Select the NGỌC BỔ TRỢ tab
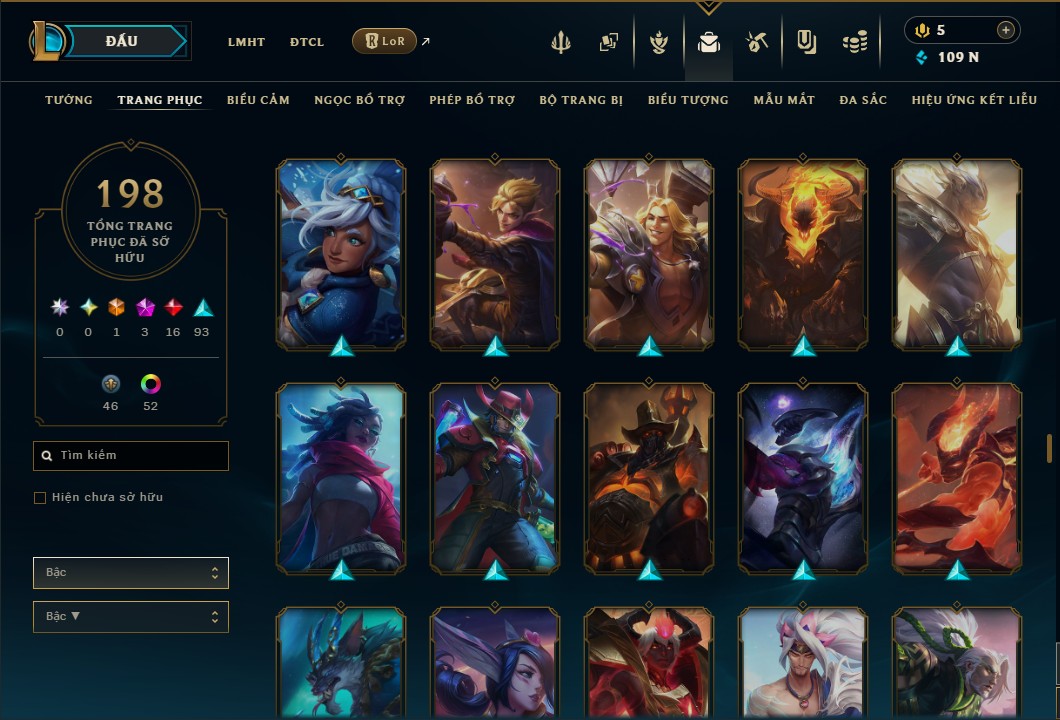1060x720 pixels. [x=359, y=100]
